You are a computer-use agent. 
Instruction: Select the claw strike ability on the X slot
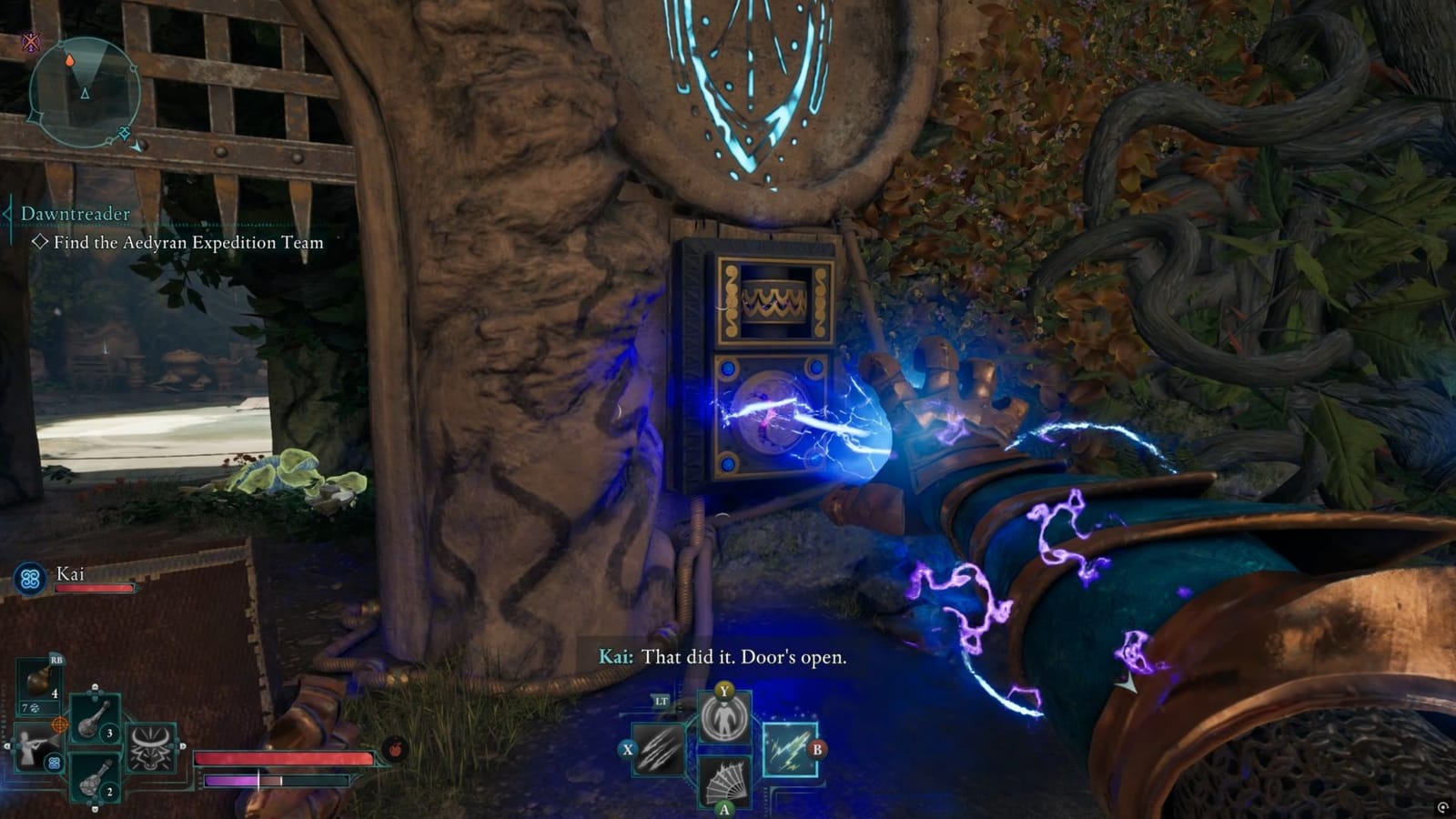pyautogui.click(x=659, y=750)
